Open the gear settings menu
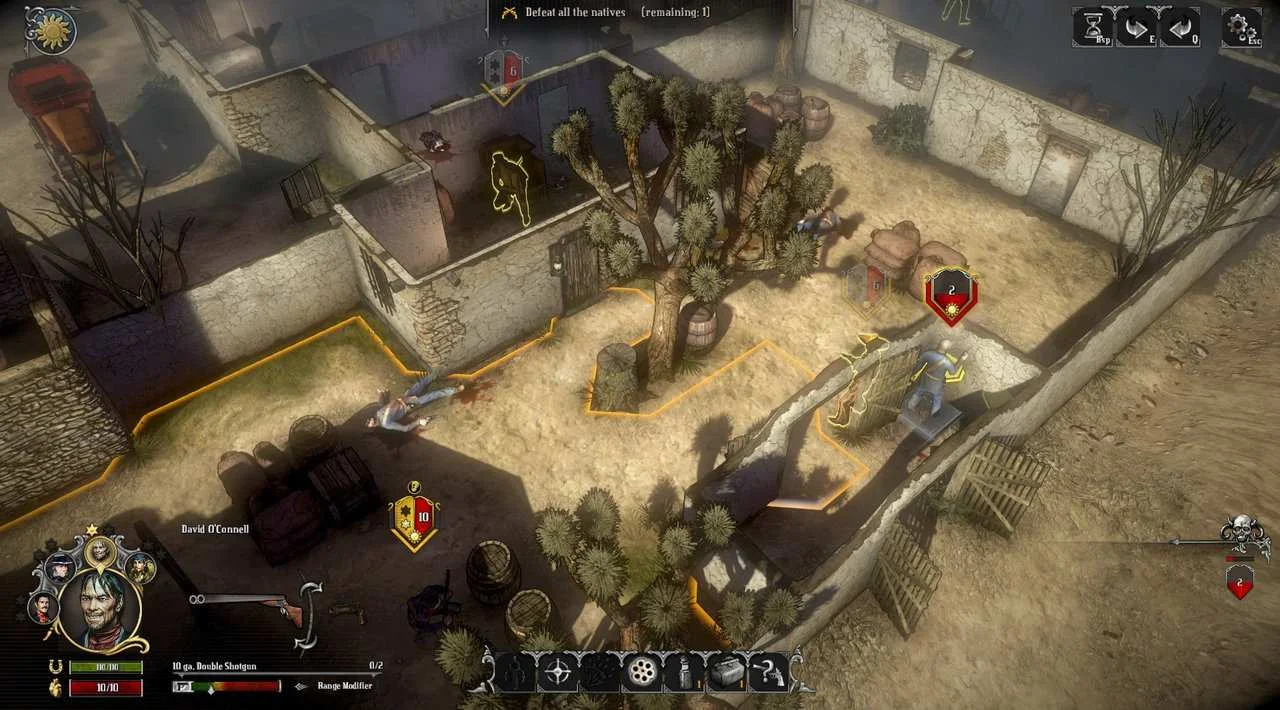The height and width of the screenshot is (710, 1280). coord(1241,27)
